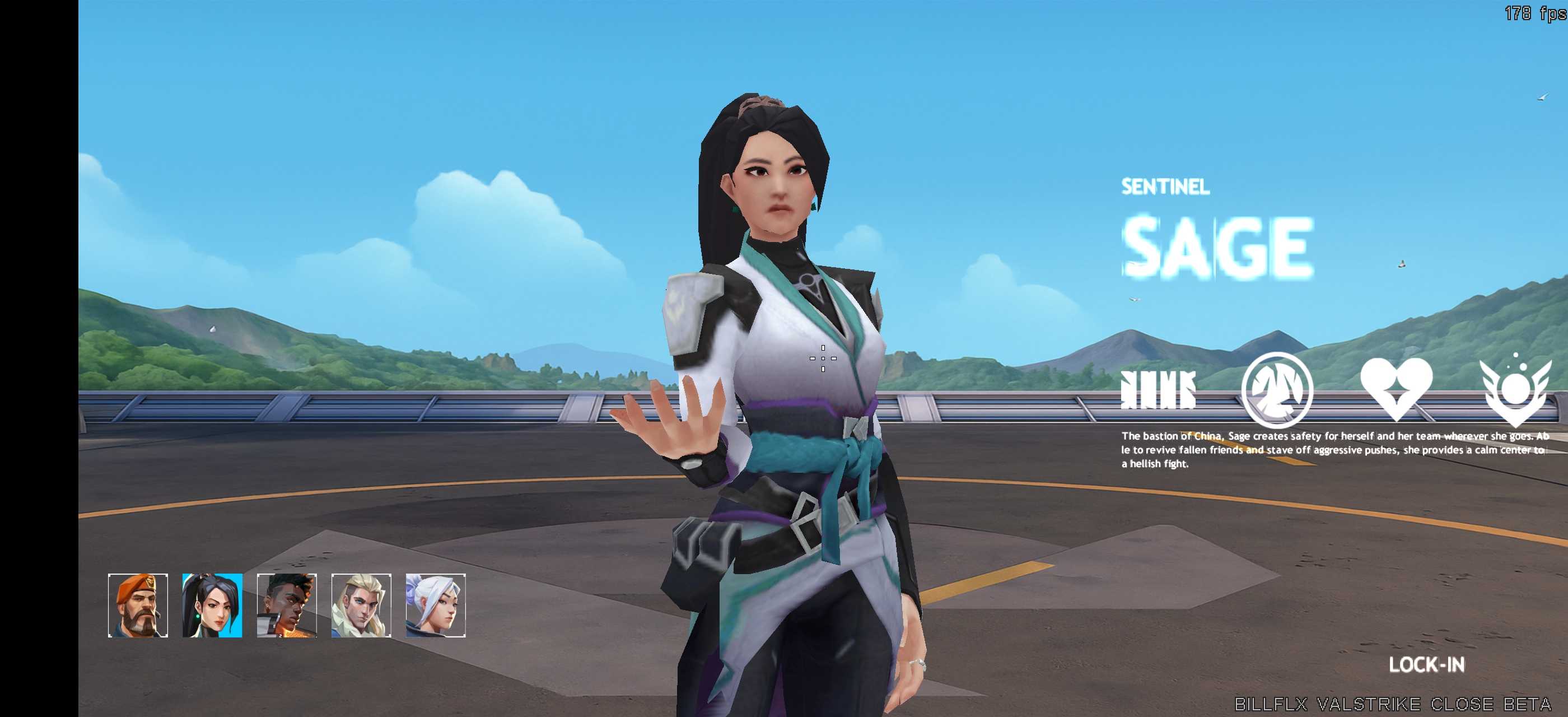
Task: Select the Brimstone agent portrait
Action: click(138, 606)
